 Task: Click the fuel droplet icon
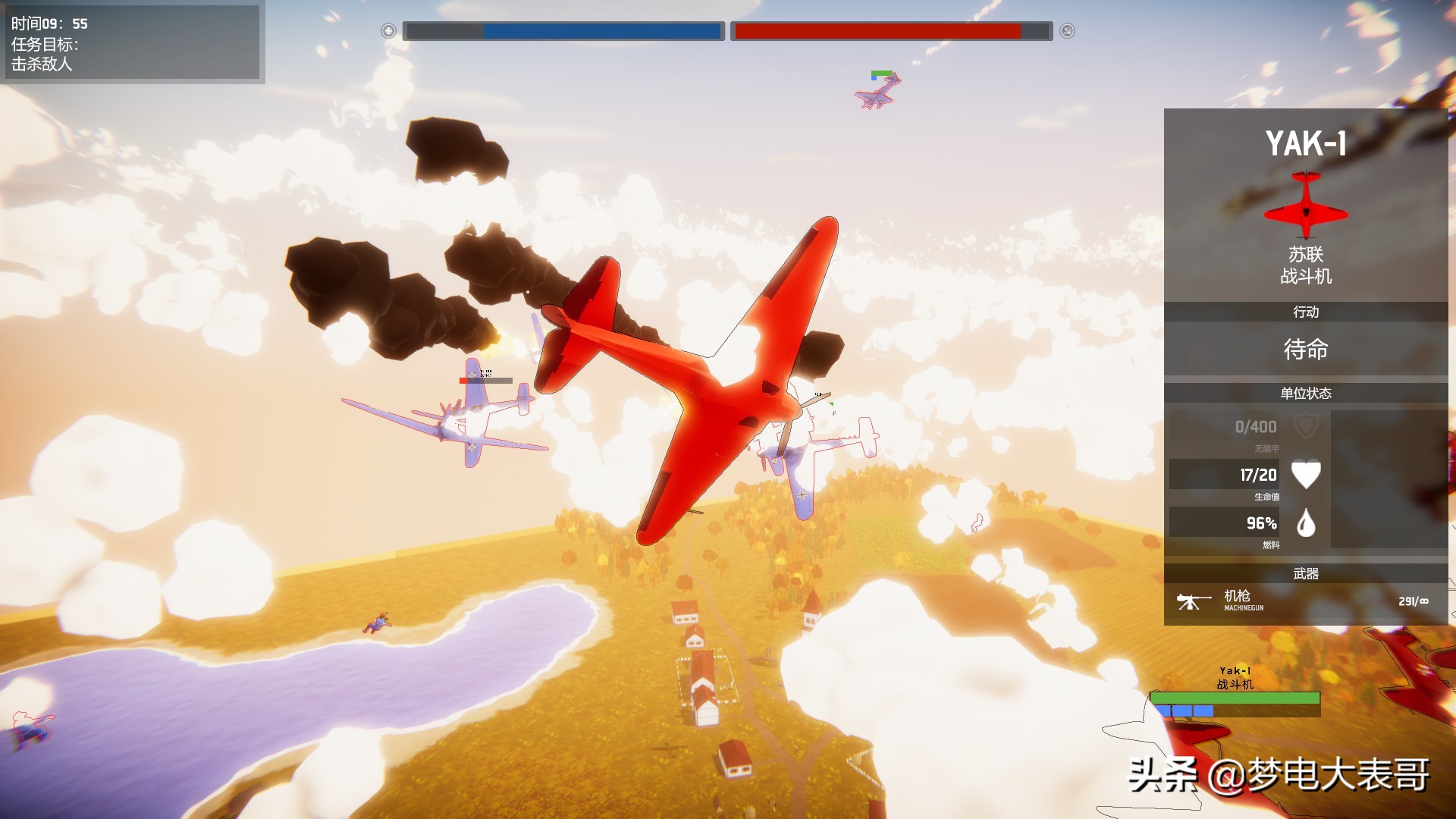[1306, 523]
